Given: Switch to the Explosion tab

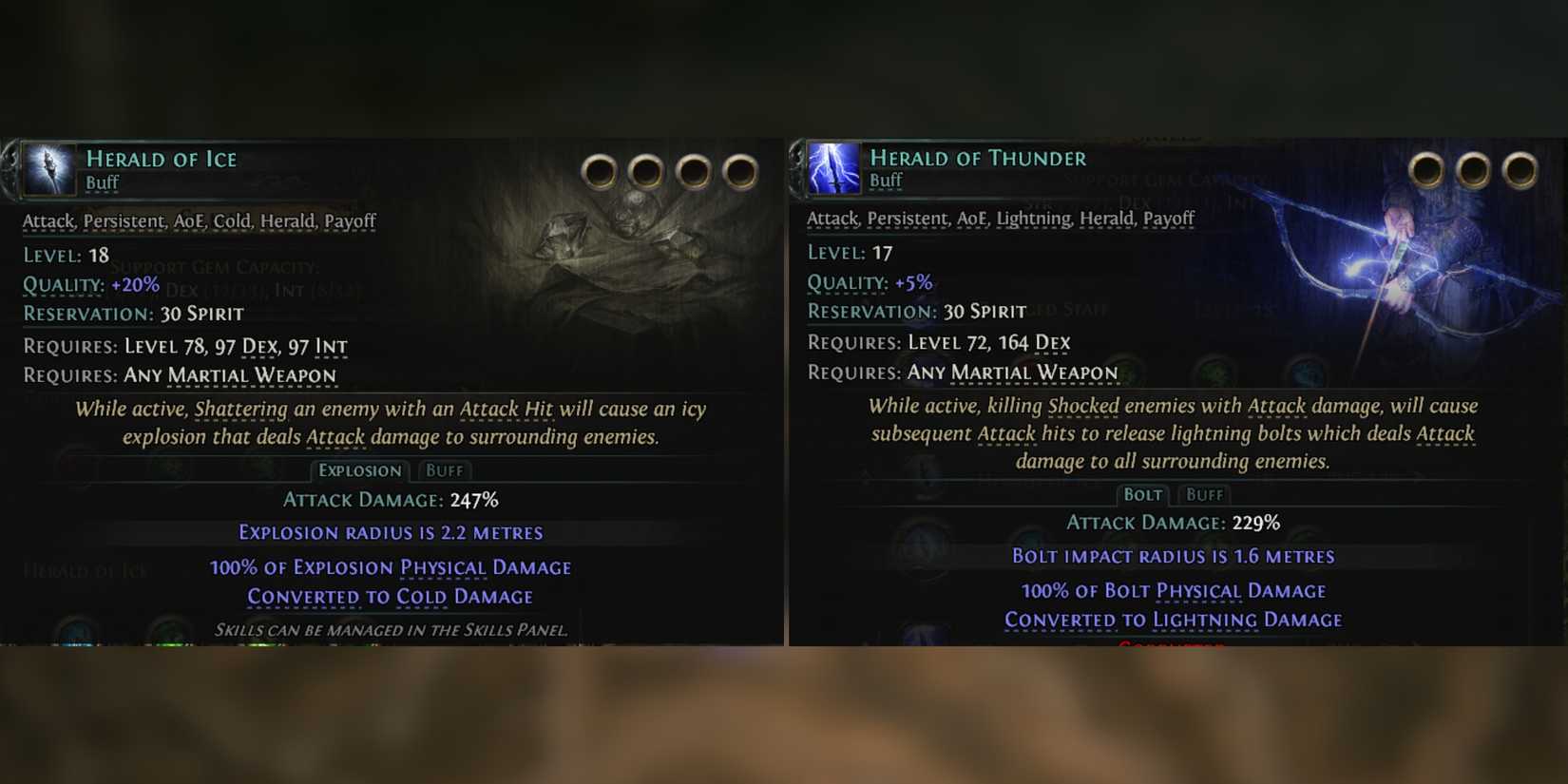Looking at the screenshot, I should coord(361,470).
